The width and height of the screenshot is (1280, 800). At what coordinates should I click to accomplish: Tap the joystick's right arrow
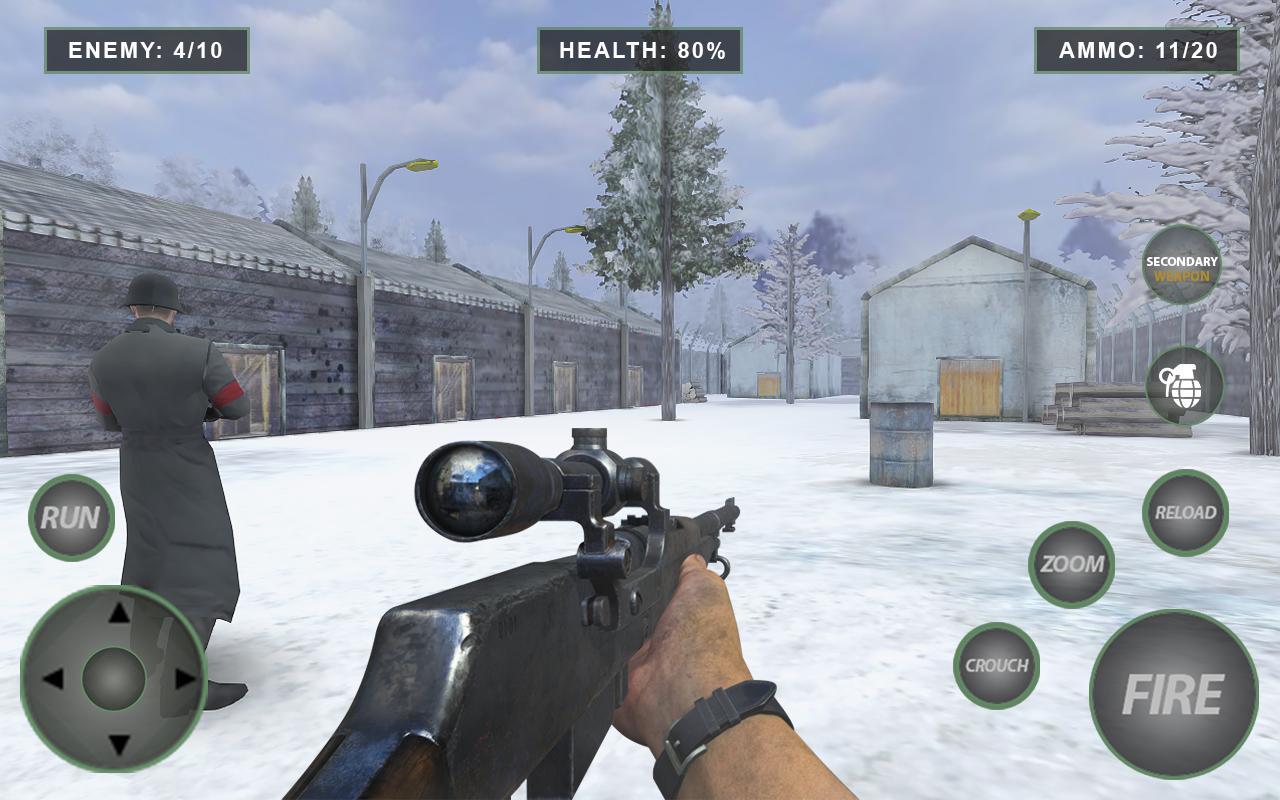(185, 679)
